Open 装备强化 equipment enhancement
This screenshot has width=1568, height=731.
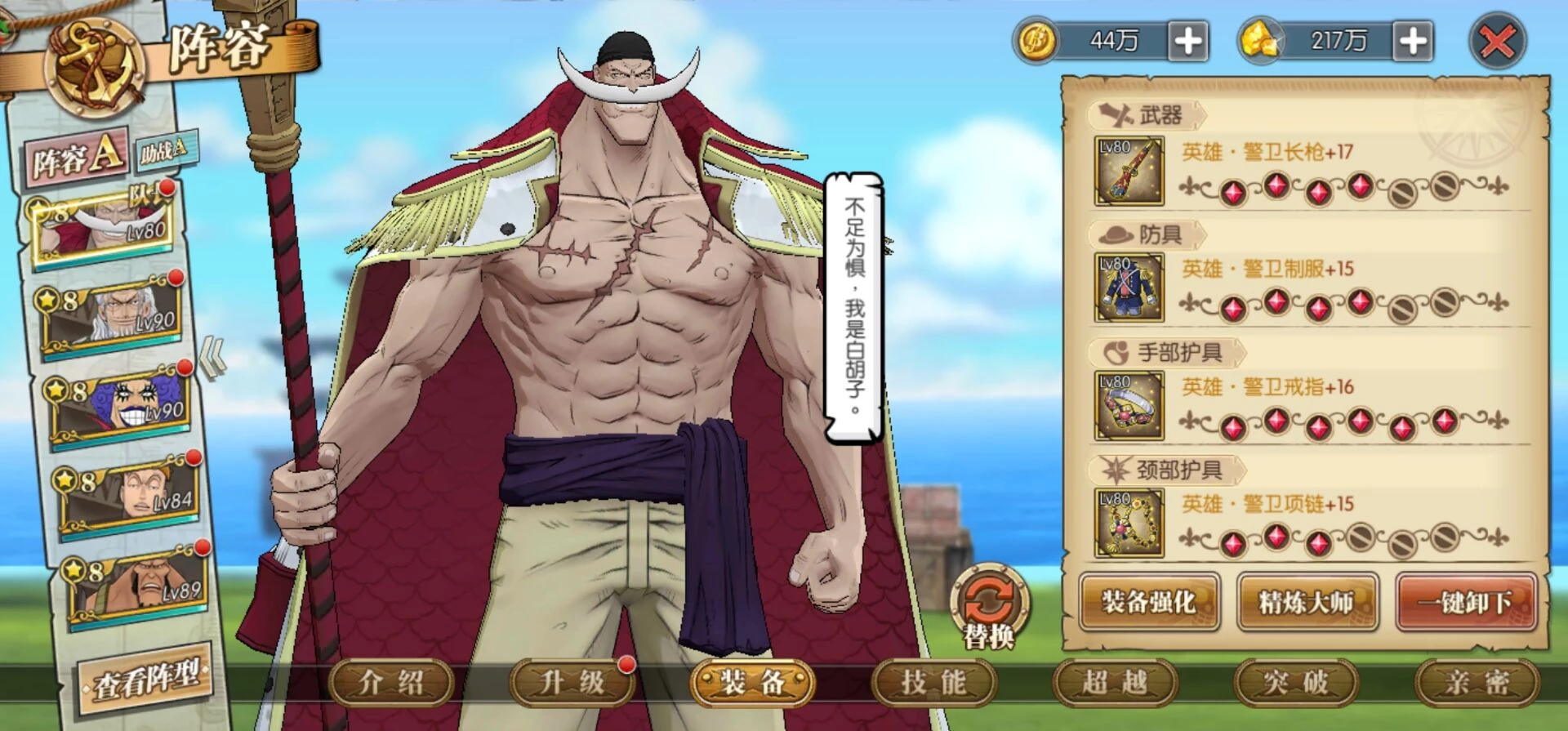coord(1149,603)
